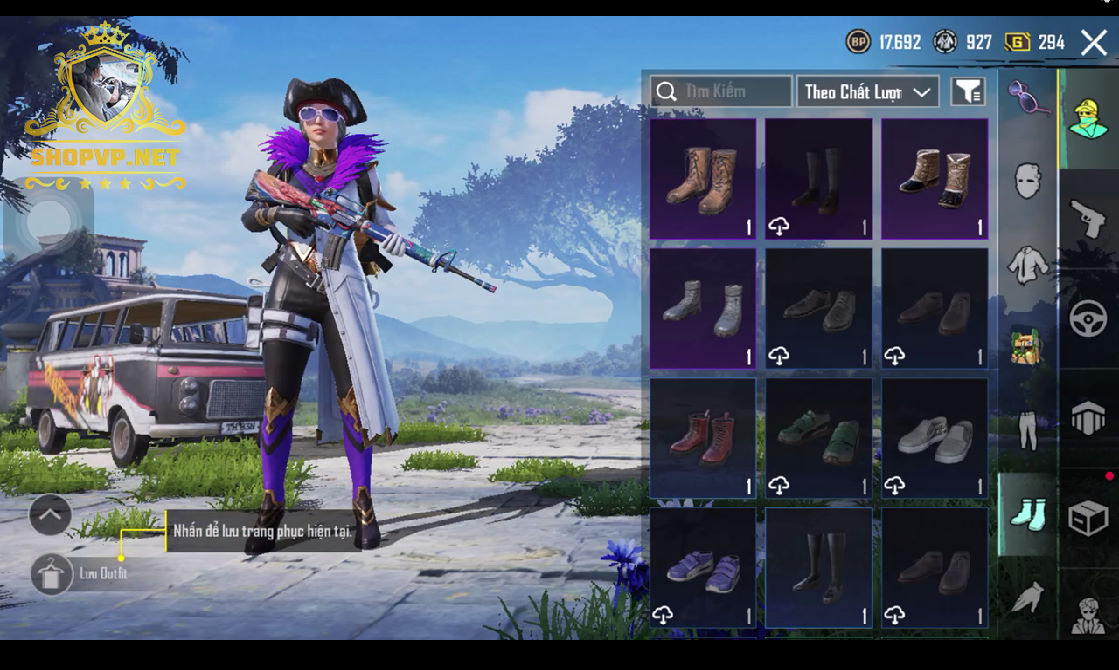Pick the green strap shoes
The height and width of the screenshot is (670, 1119).
tap(818, 438)
